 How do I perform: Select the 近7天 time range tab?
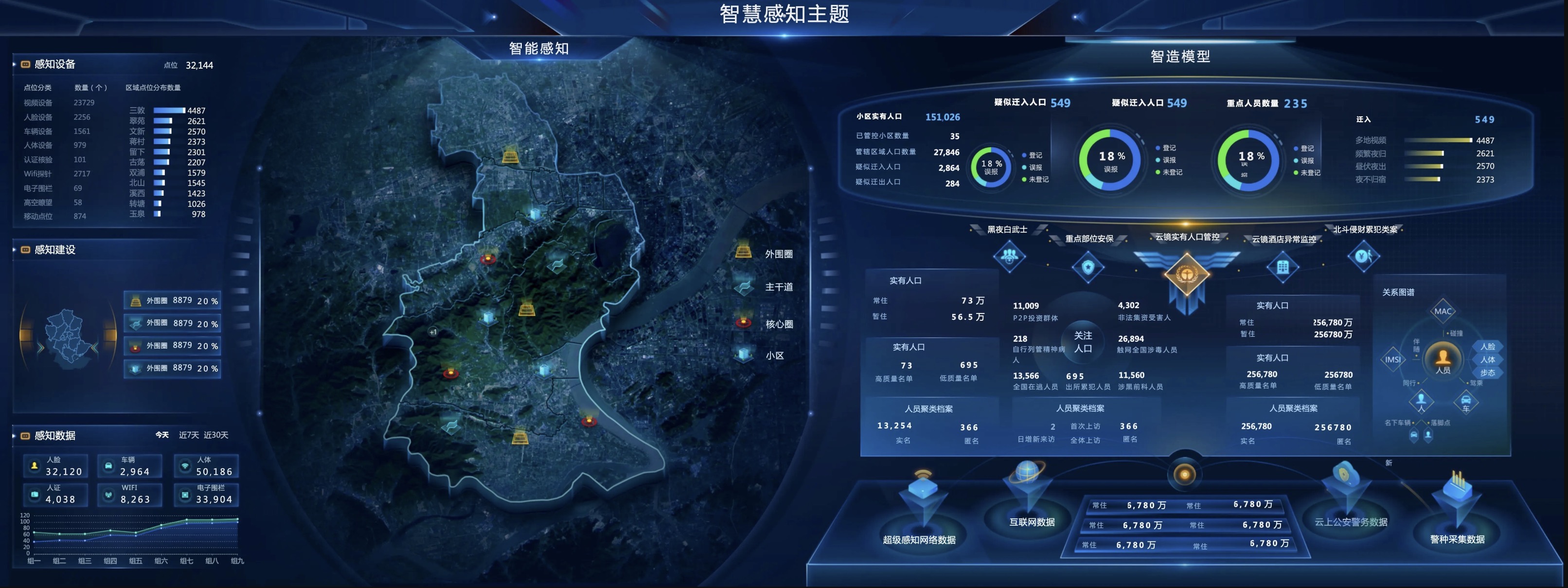click(x=189, y=435)
